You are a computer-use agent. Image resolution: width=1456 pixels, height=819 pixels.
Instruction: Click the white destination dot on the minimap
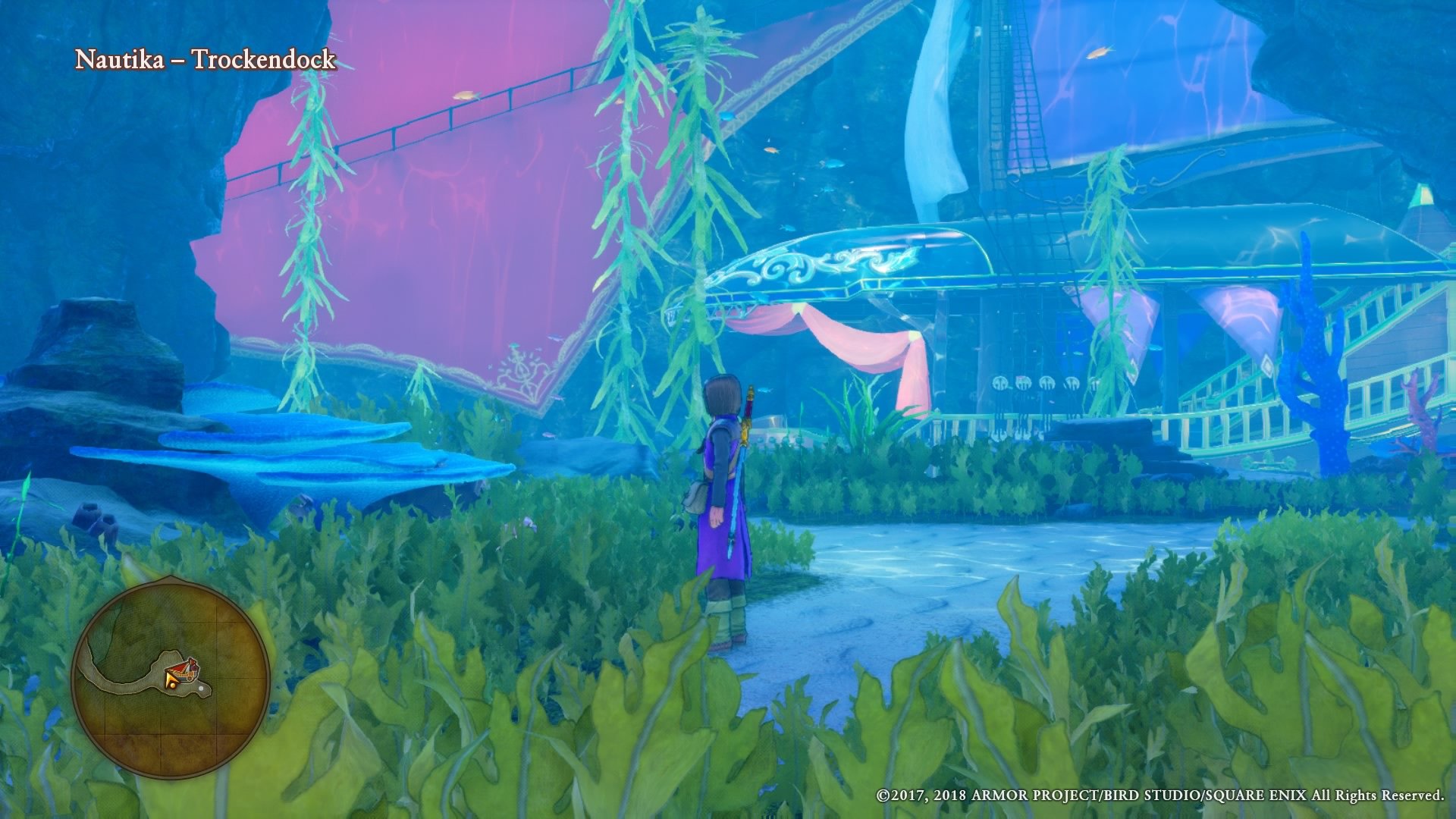201,689
